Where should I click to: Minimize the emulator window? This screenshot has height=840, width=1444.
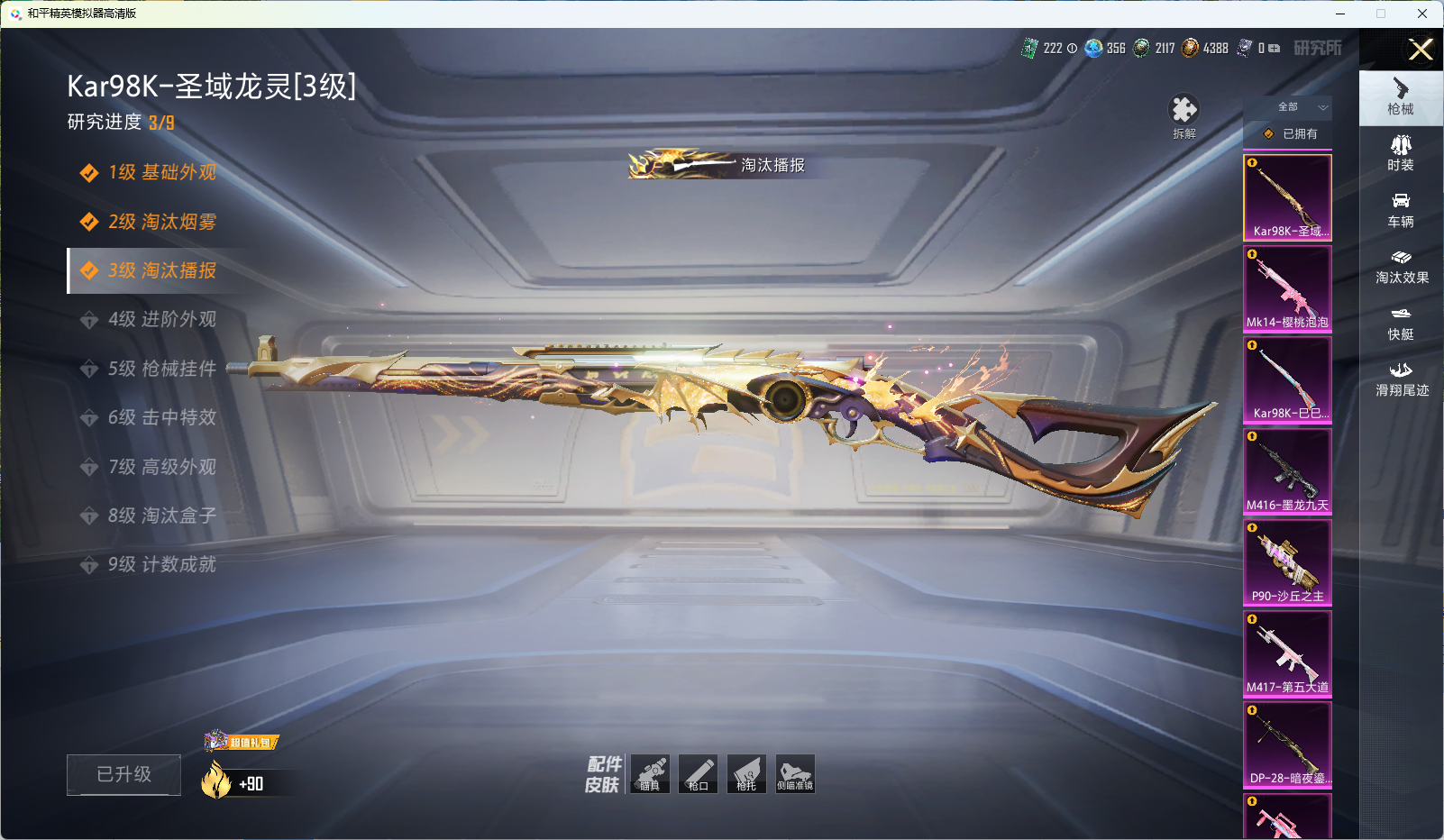pos(1340,14)
